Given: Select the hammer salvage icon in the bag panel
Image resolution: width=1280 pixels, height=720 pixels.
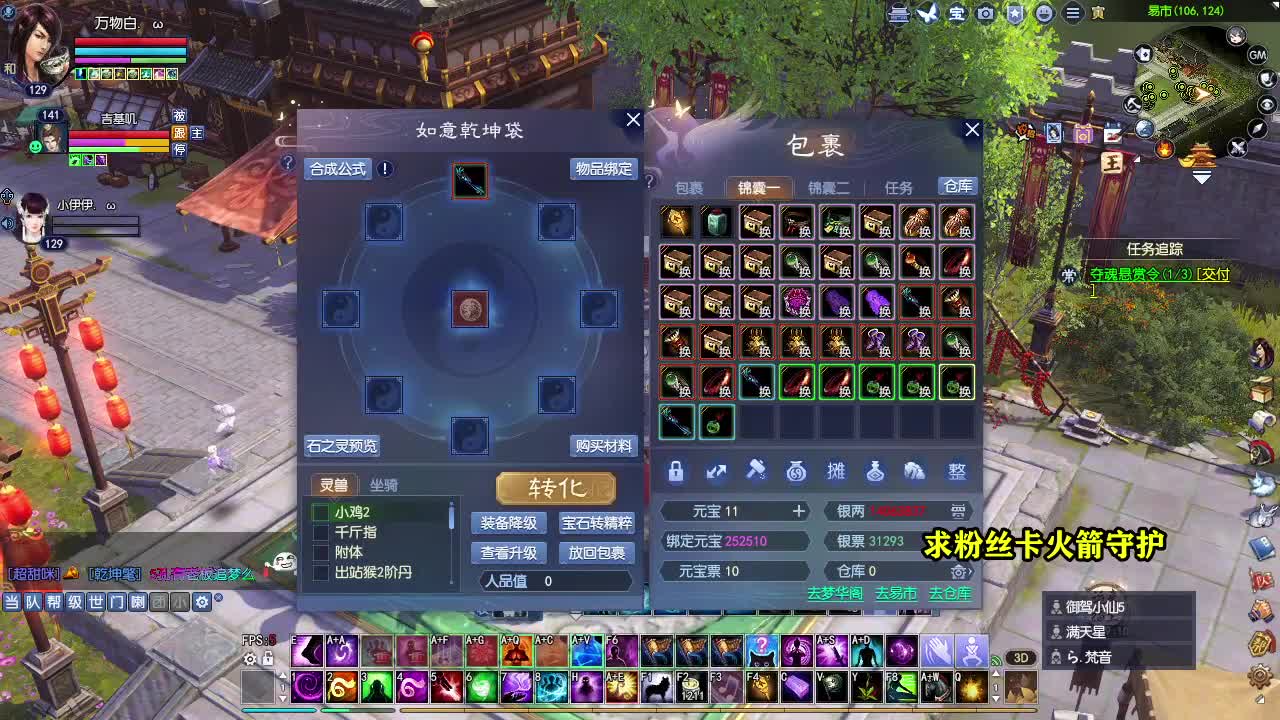Looking at the screenshot, I should tap(757, 472).
